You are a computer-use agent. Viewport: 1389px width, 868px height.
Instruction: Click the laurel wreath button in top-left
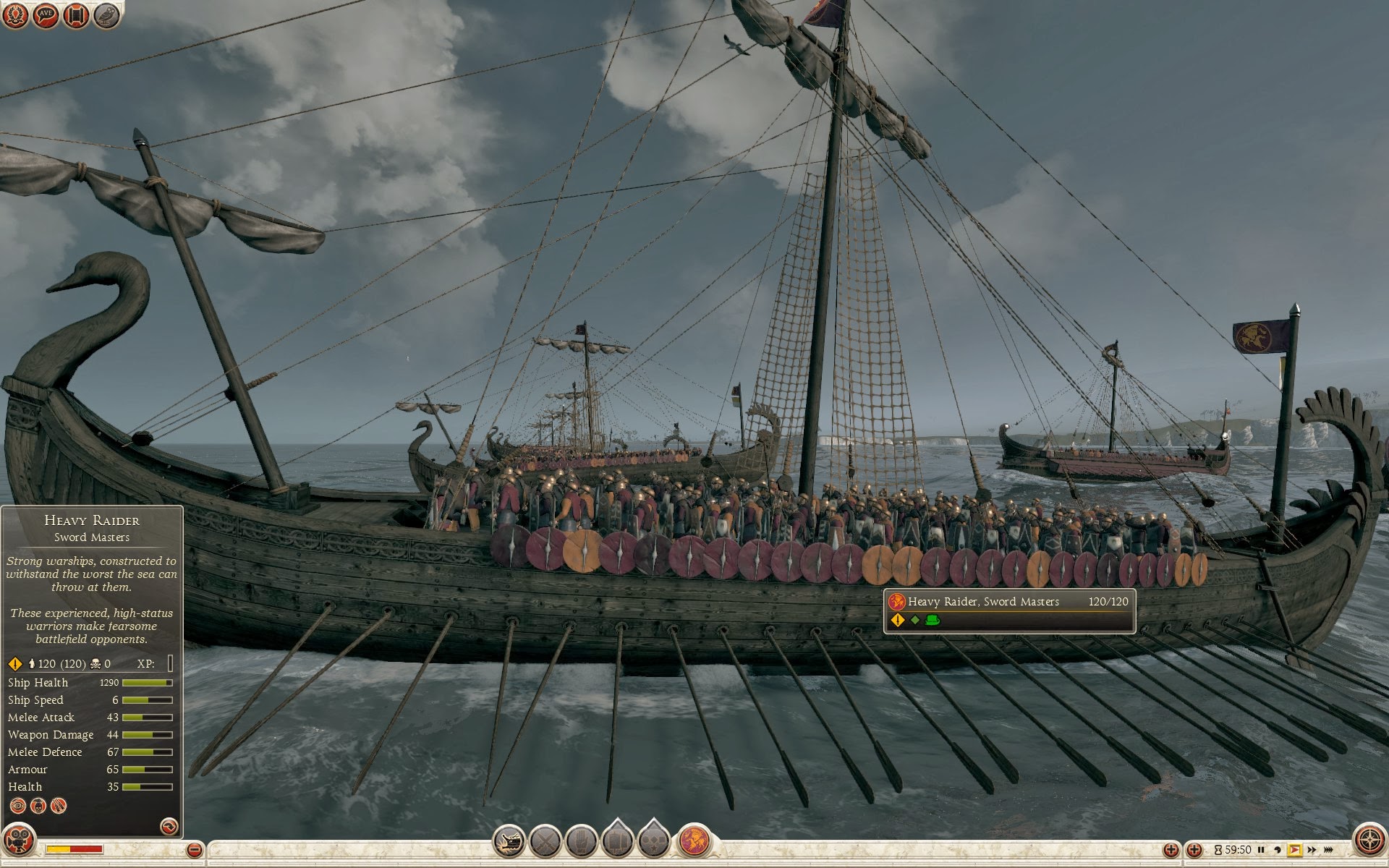tap(15, 14)
